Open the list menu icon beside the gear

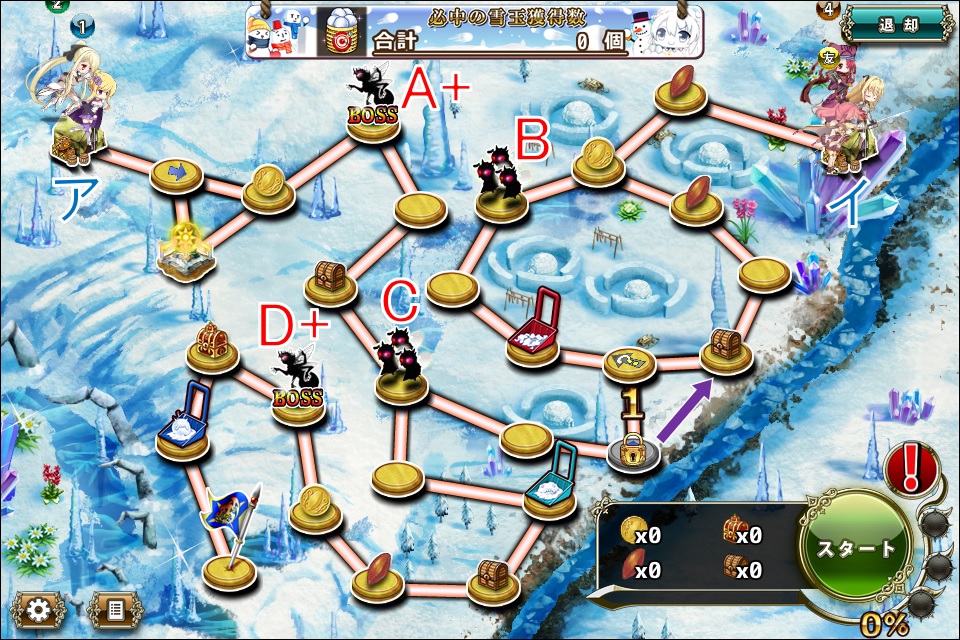113,607
